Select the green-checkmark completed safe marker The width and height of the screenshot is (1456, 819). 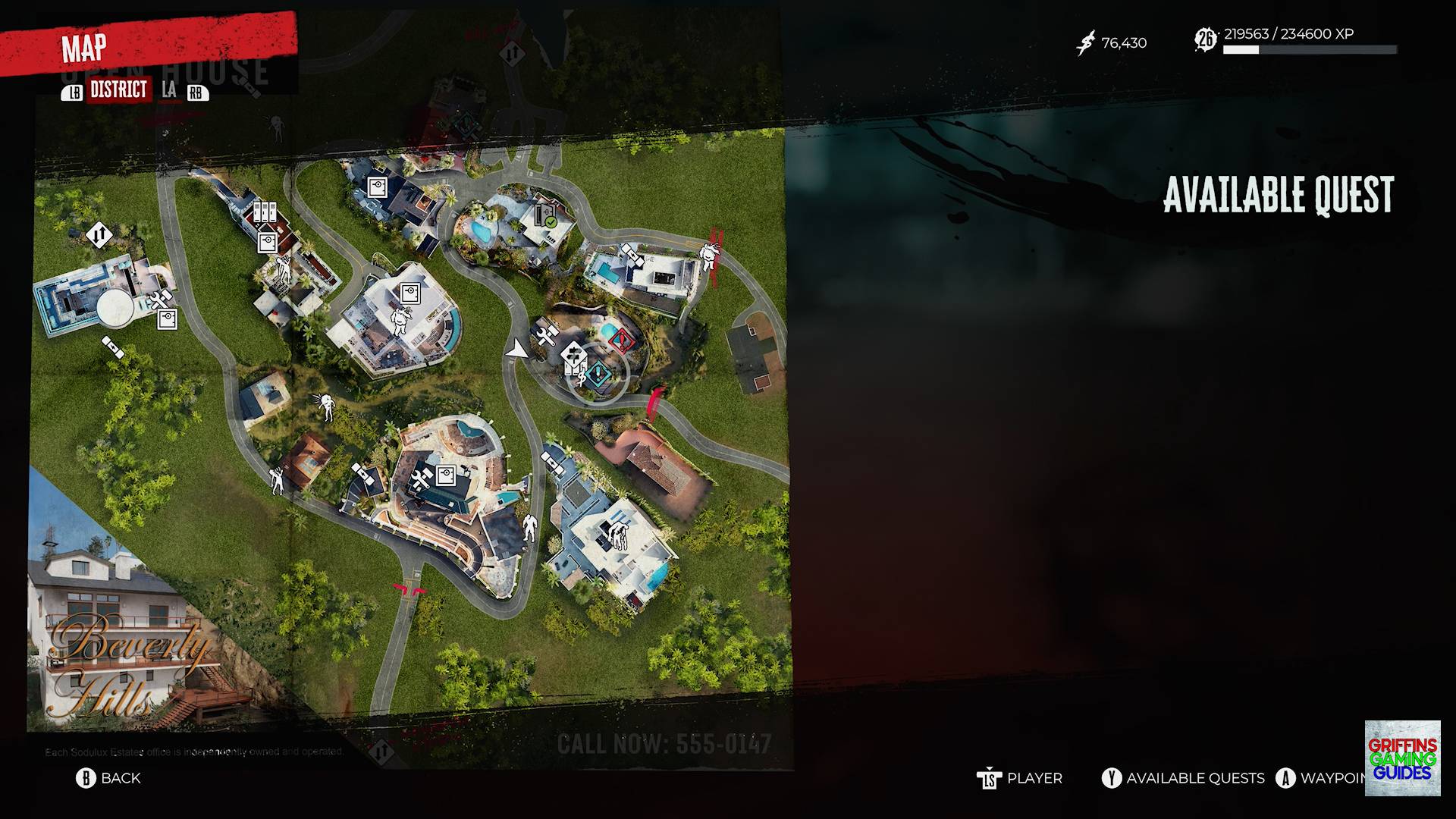point(546,215)
